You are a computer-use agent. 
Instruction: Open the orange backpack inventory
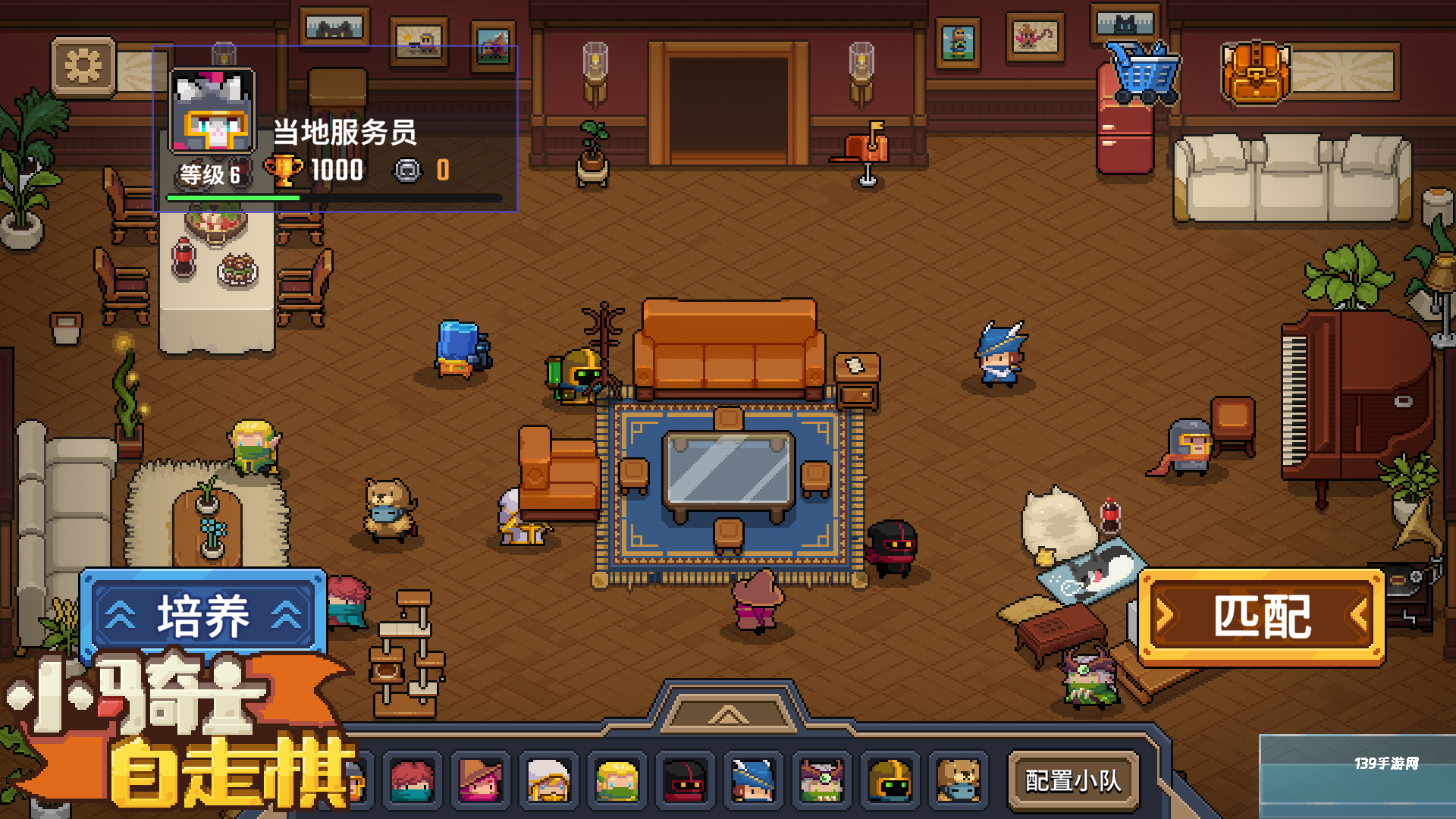click(x=1256, y=72)
